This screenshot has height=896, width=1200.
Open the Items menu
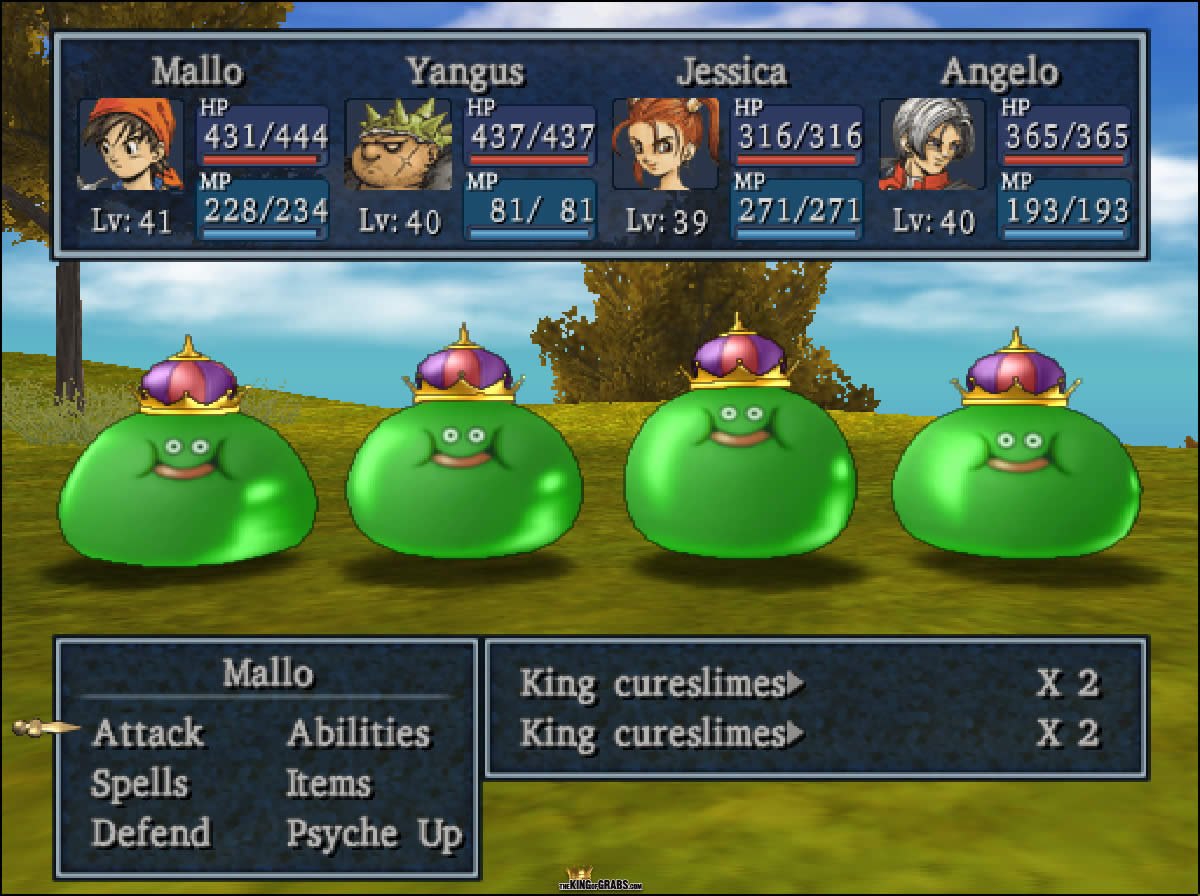(328, 784)
